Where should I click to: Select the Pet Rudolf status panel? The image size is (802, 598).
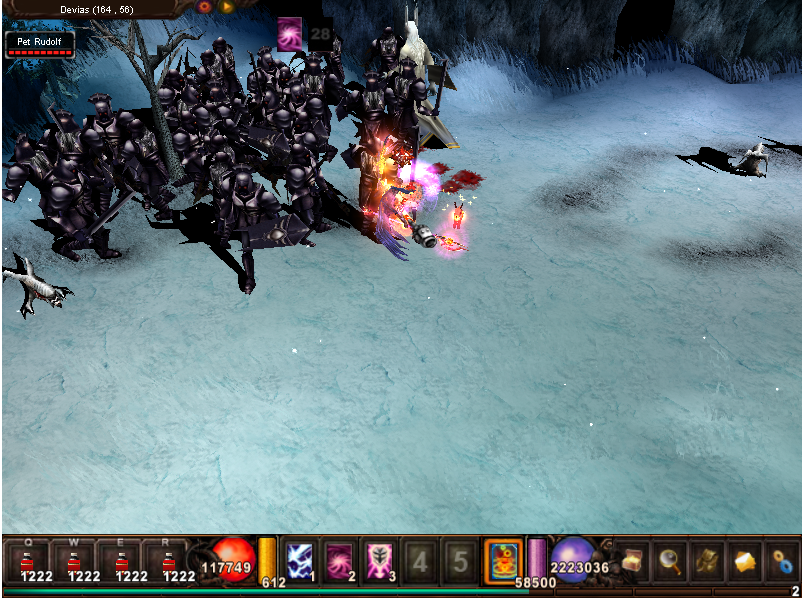39,44
